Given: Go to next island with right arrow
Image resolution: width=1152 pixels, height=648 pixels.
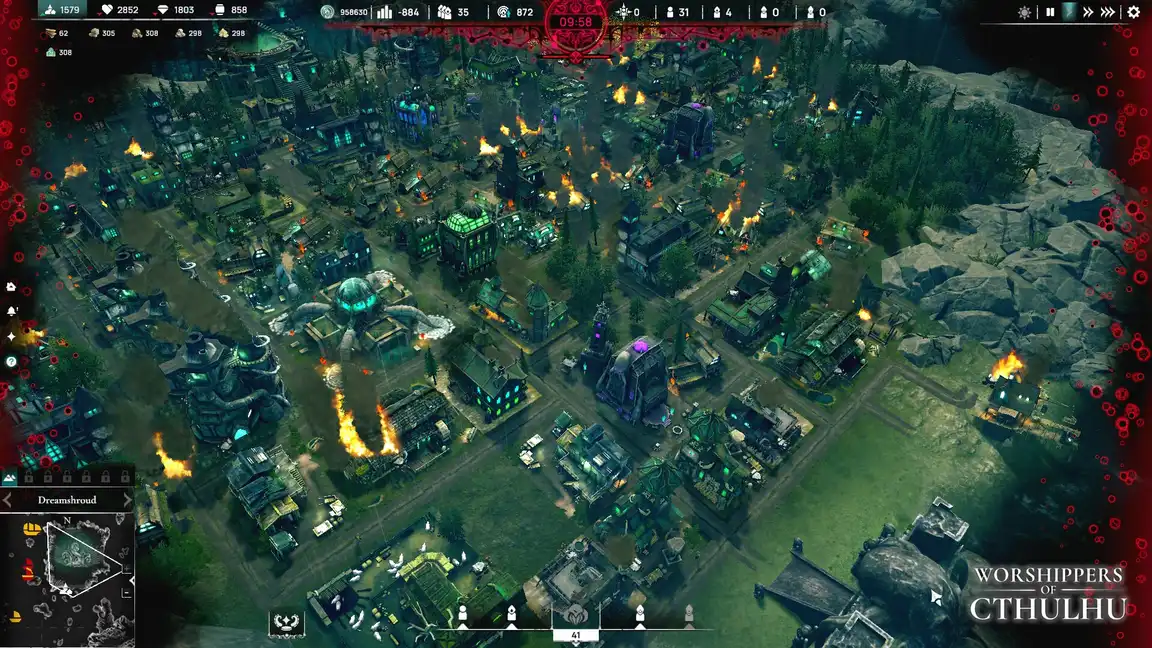Looking at the screenshot, I should pyautogui.click(x=127, y=499).
